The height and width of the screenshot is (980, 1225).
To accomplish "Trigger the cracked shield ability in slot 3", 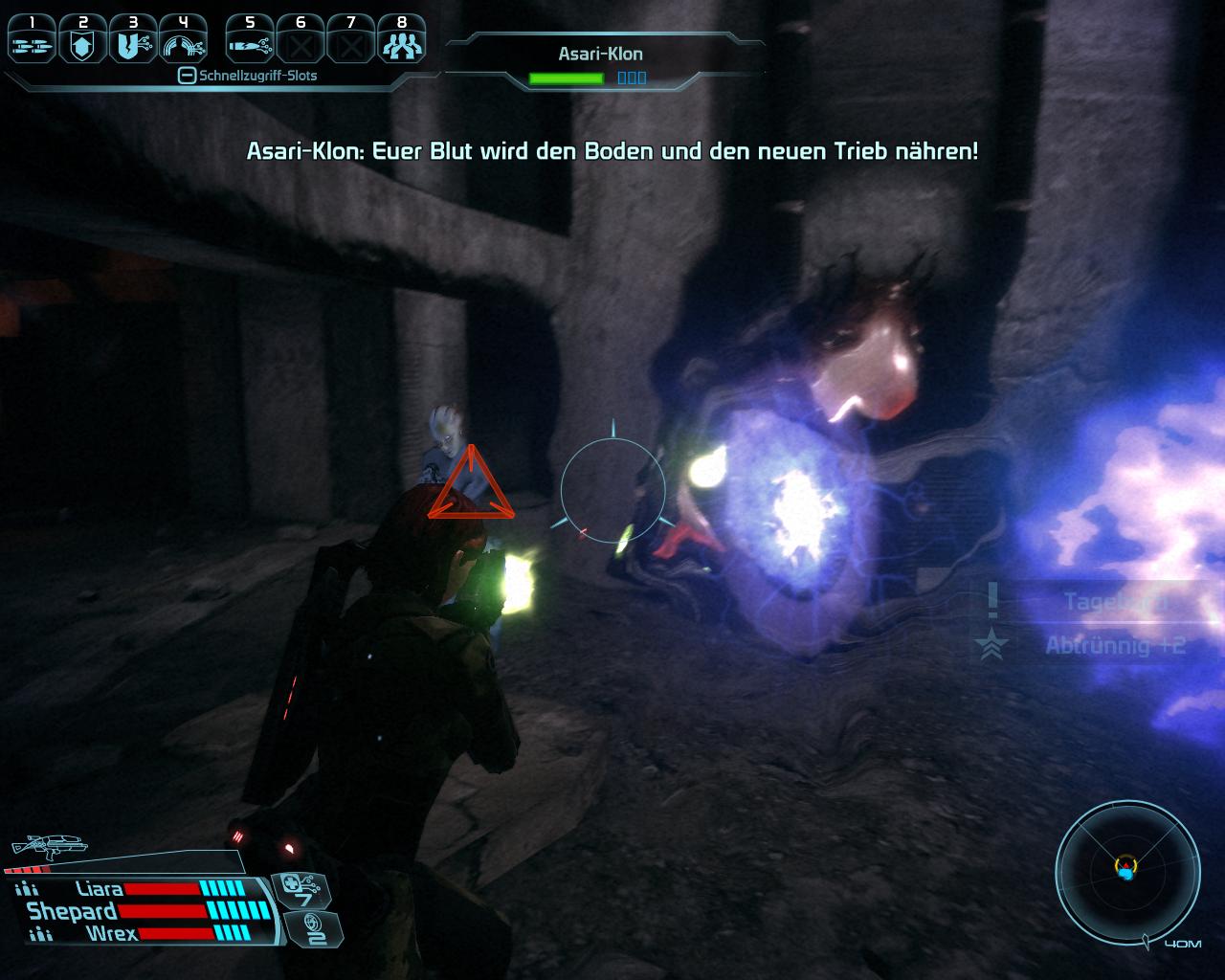I will coord(133,41).
